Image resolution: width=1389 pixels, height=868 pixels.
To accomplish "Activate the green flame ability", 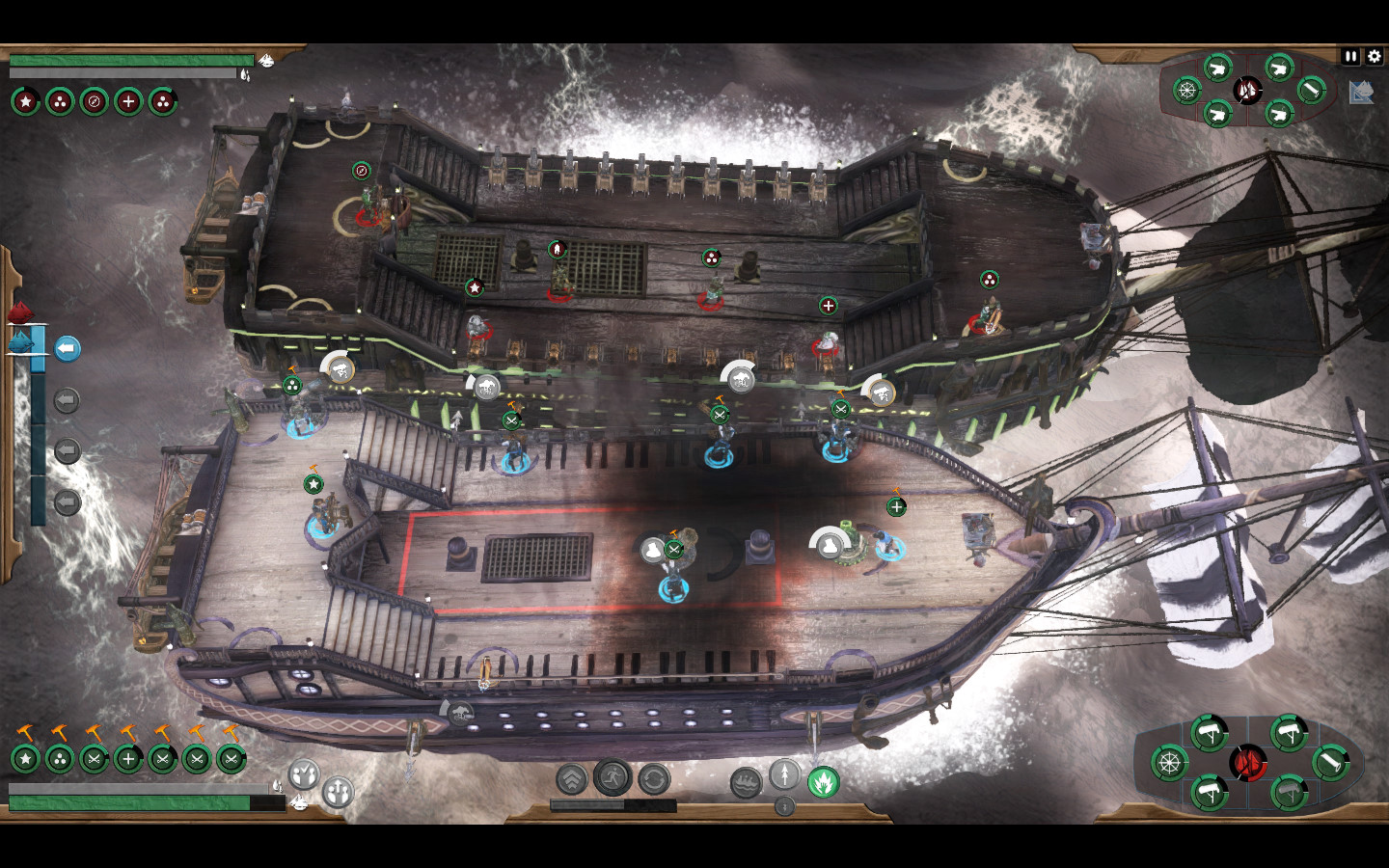I will 823,782.
